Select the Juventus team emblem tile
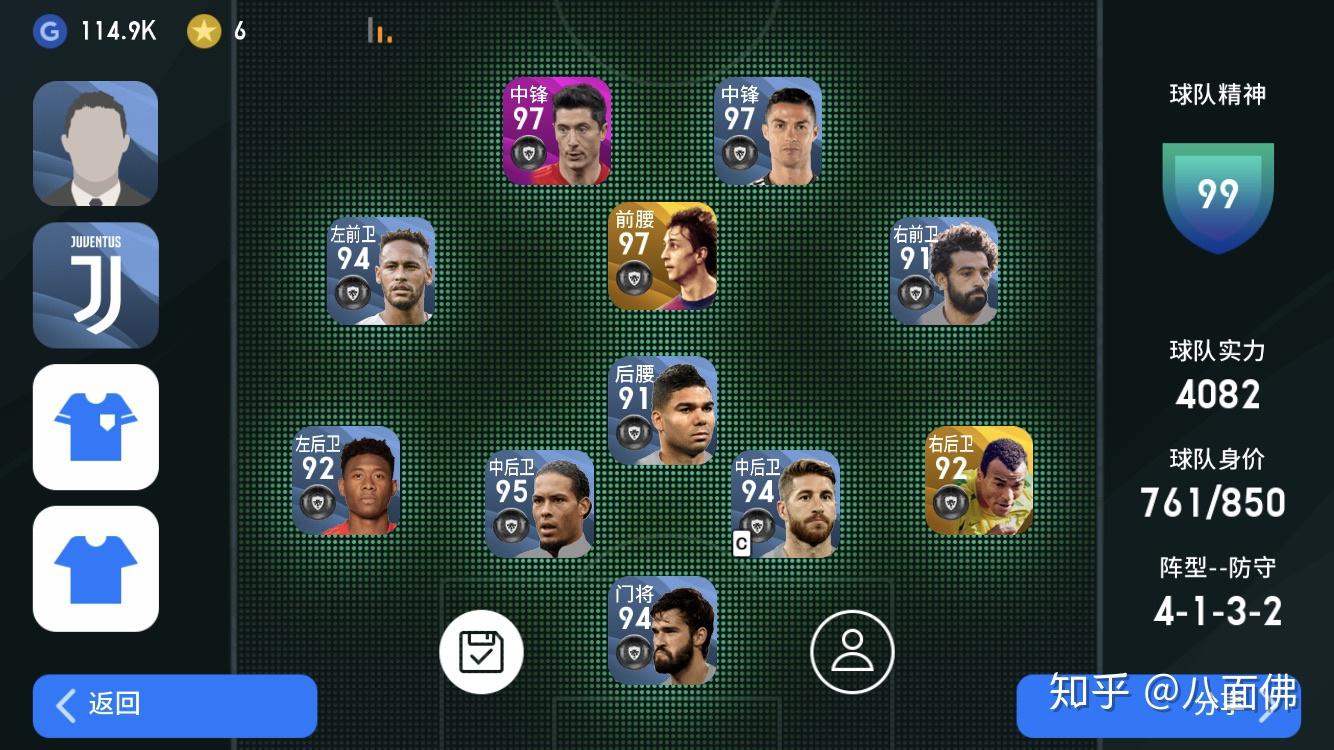The width and height of the screenshot is (1334, 750). click(96, 285)
